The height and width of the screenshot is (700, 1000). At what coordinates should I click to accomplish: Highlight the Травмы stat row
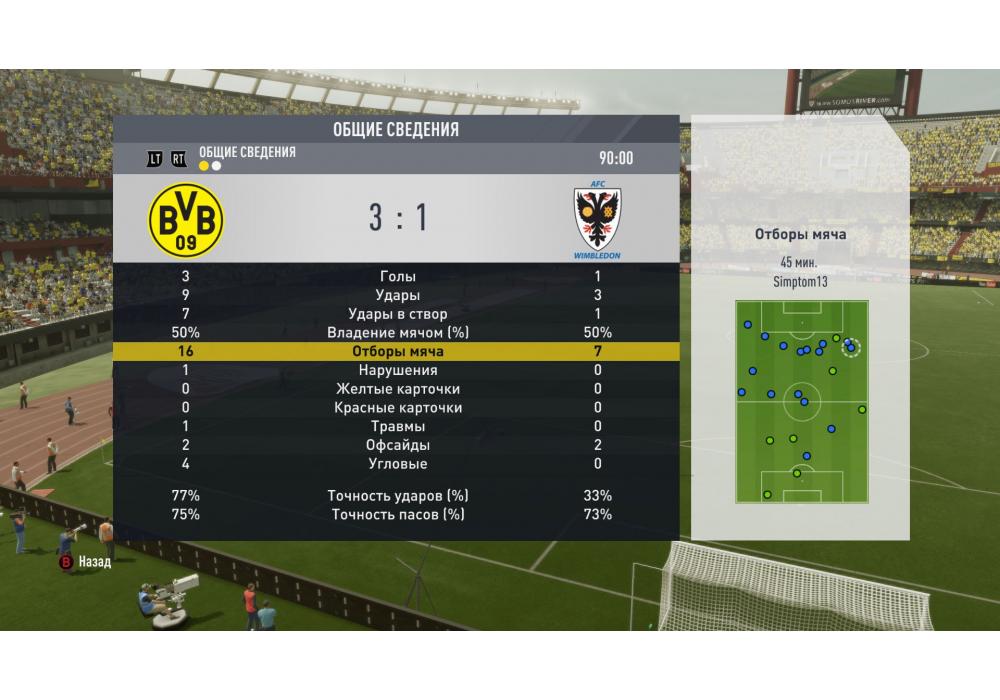tap(398, 426)
